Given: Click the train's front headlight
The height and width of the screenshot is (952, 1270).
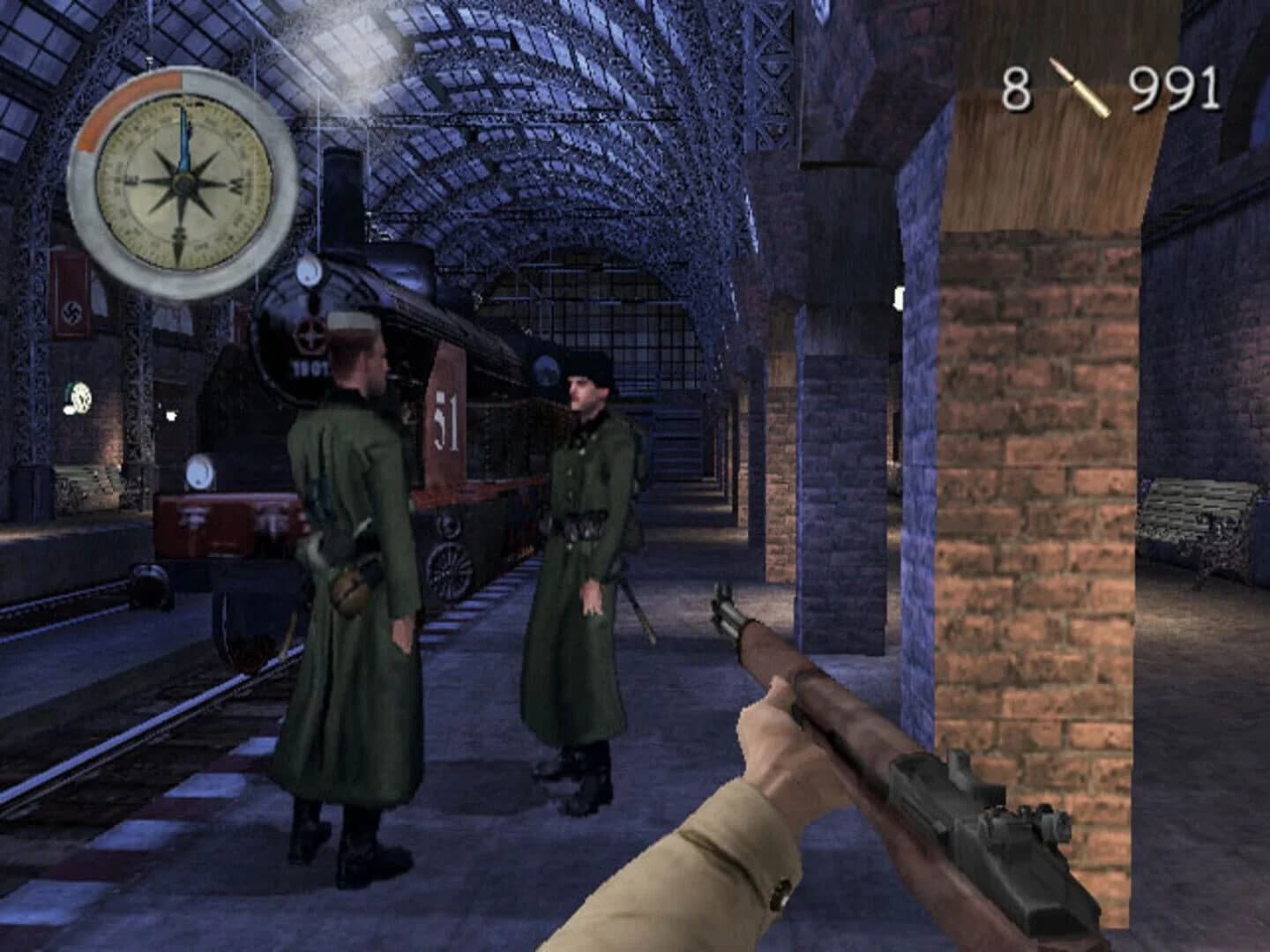Looking at the screenshot, I should click(308, 272).
